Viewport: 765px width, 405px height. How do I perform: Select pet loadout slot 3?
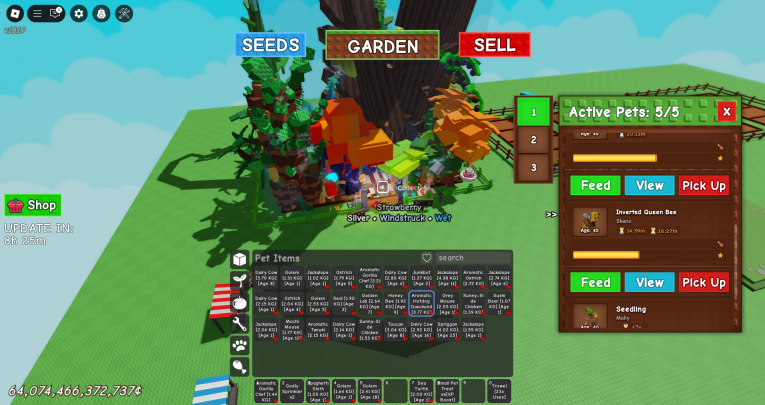[x=534, y=166]
